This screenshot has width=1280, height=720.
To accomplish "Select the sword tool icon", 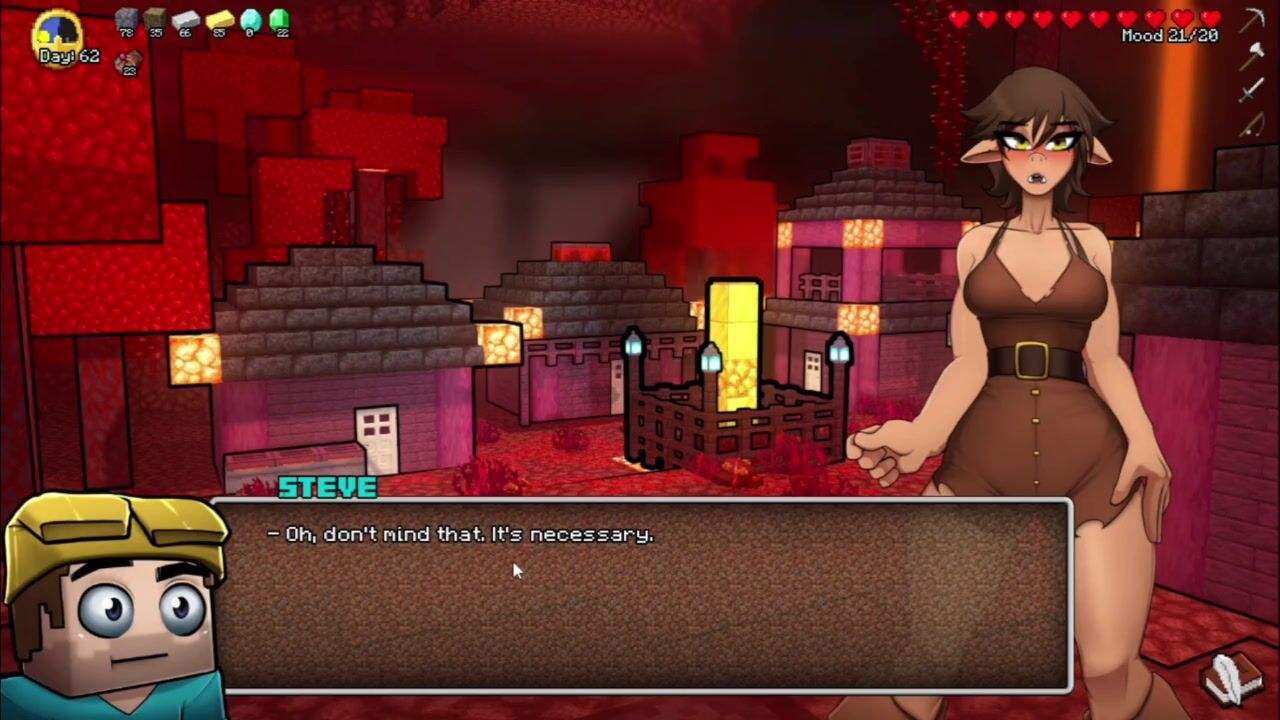I will click(x=1253, y=90).
